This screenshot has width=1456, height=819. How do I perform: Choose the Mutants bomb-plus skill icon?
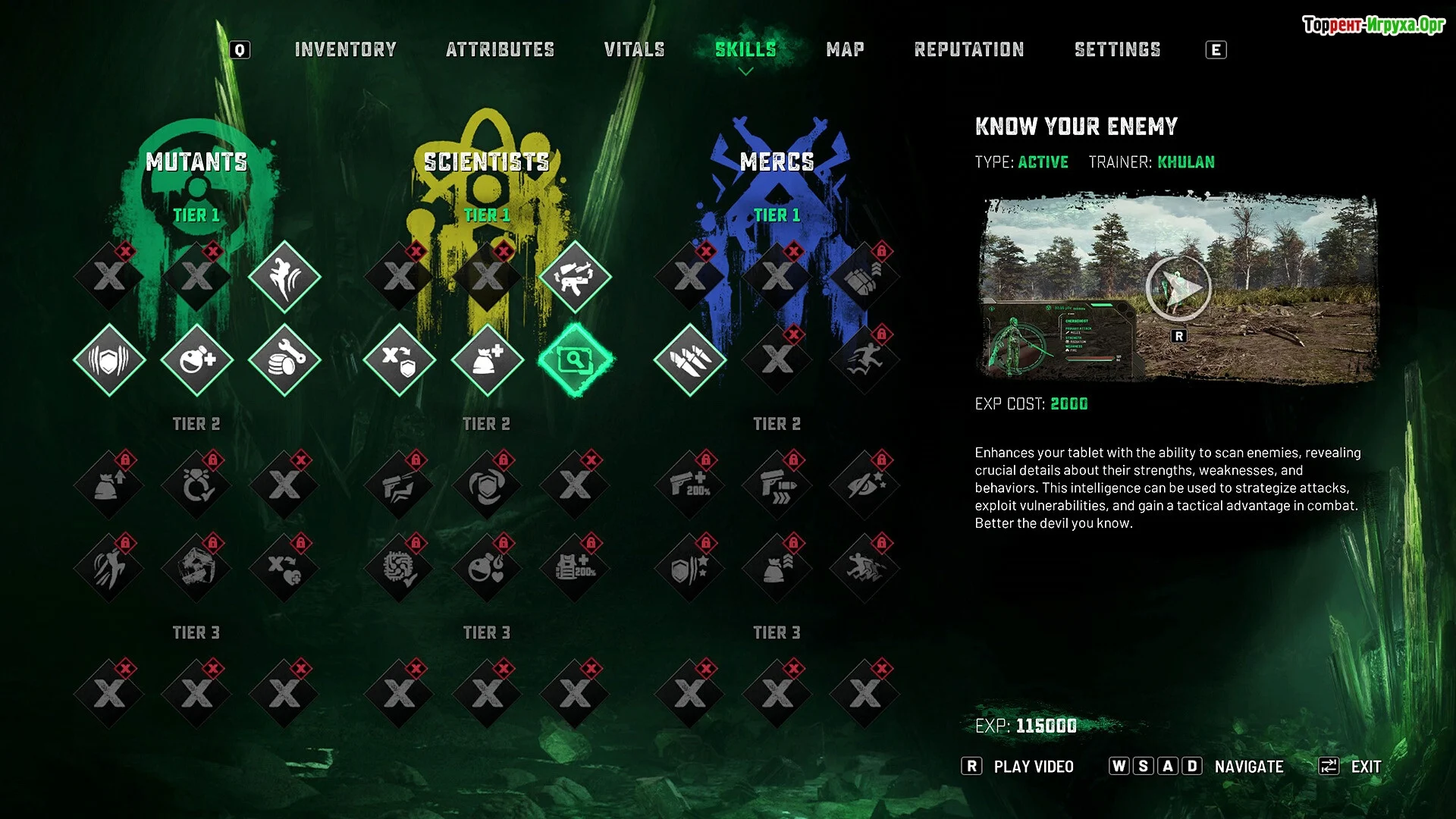(x=197, y=359)
